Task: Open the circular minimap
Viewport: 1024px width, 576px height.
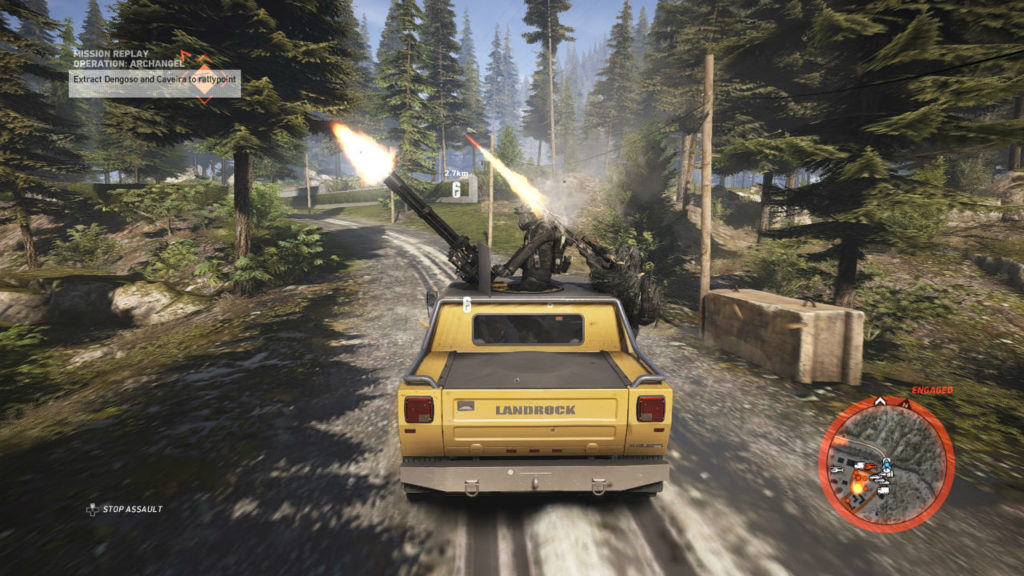Action: click(x=886, y=462)
